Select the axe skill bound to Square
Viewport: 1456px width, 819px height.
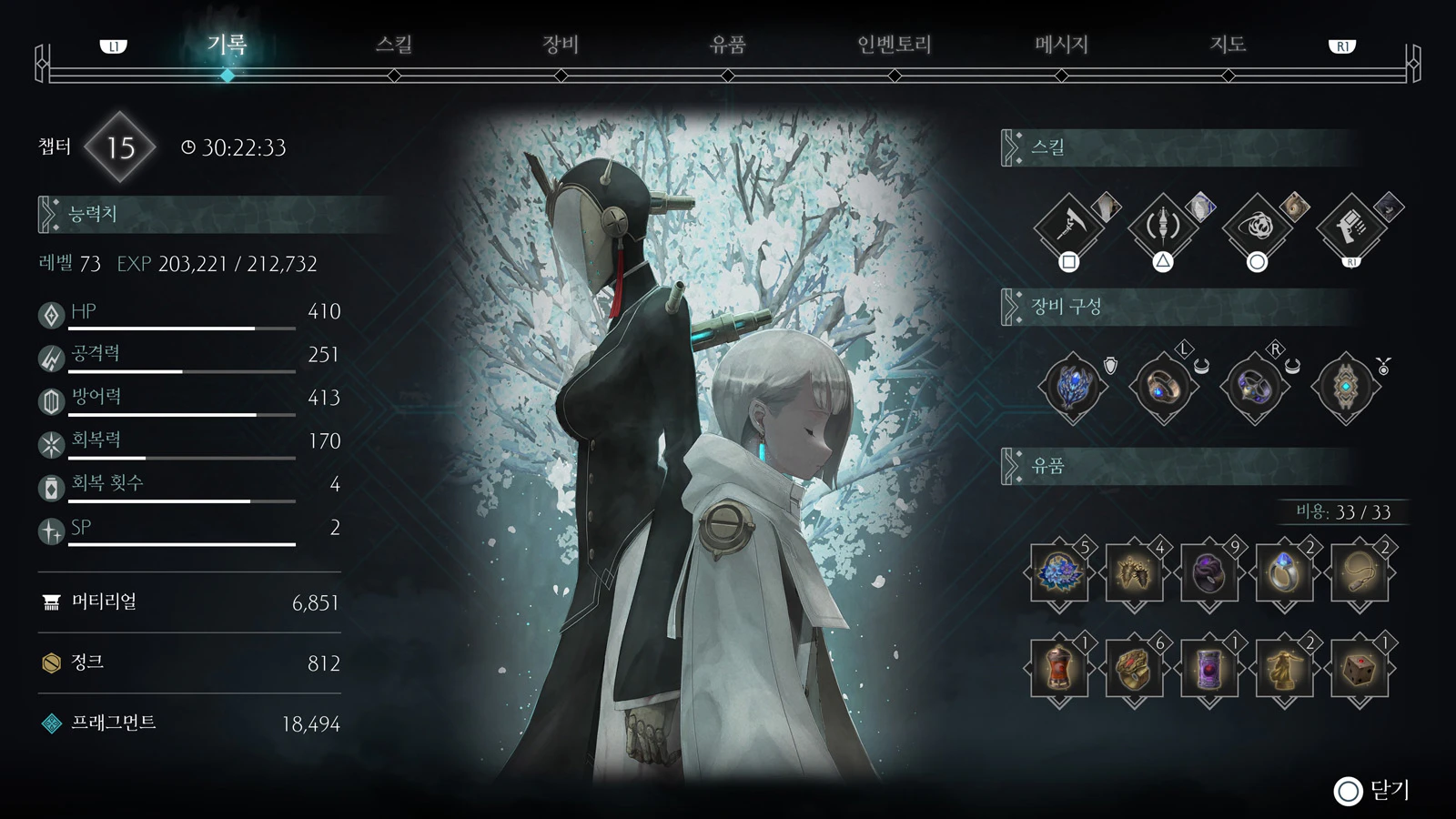1069,227
